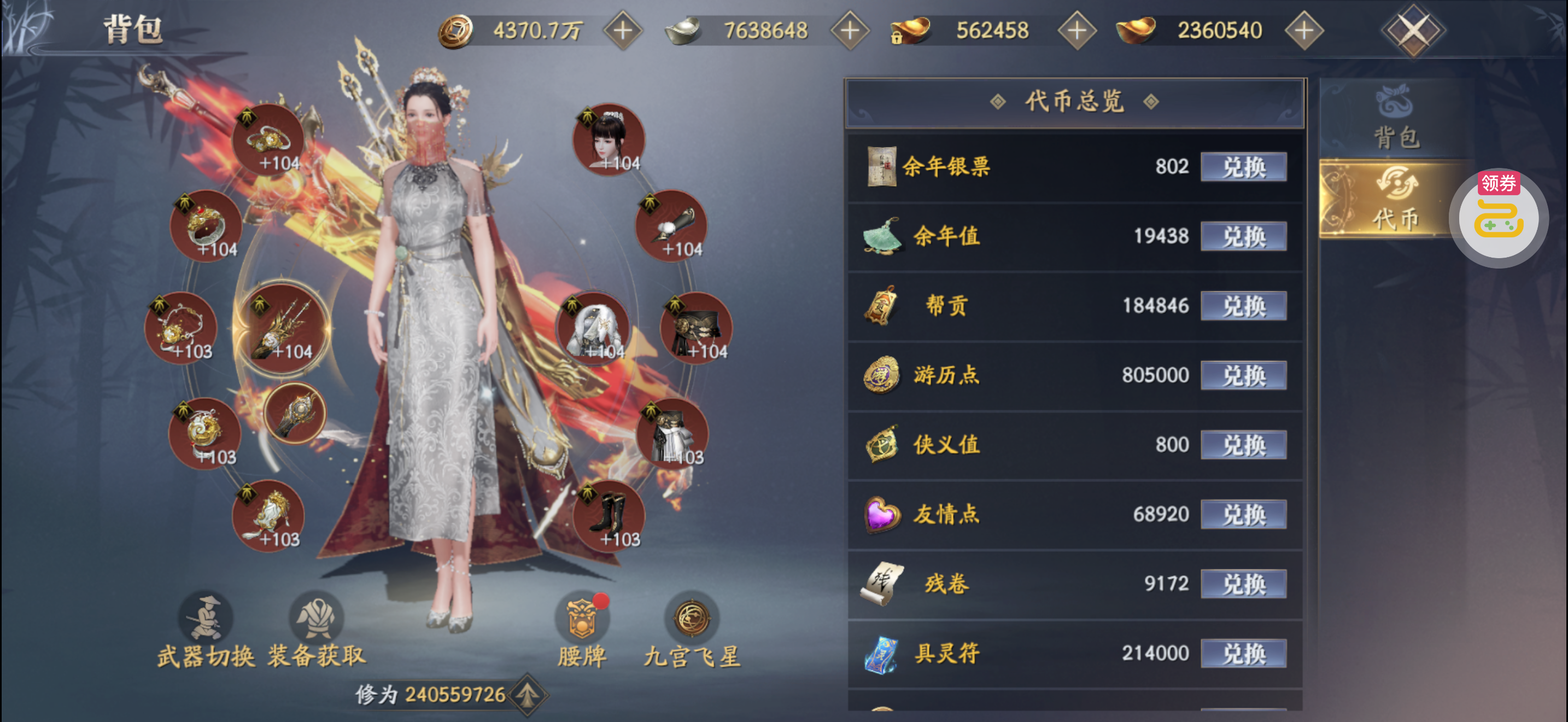Screen dimensions: 1568x722
Task: Redeem 帮贡 using the 兑换 button
Action: point(1243,306)
